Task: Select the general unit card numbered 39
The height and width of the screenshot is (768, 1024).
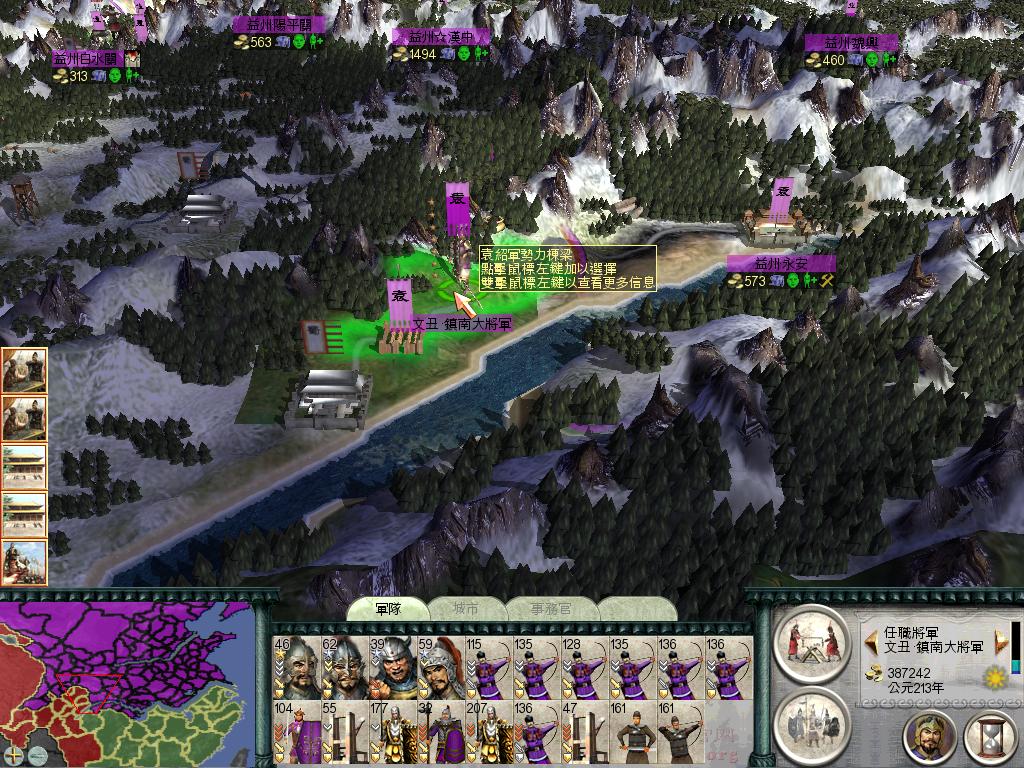Action: pyautogui.click(x=391, y=668)
